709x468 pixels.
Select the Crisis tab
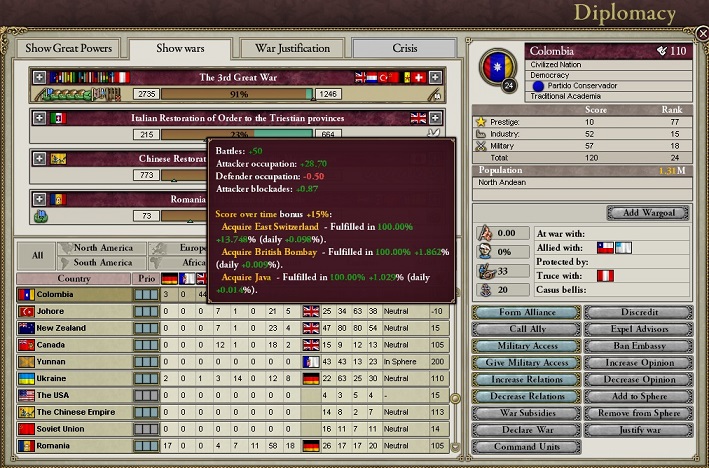coord(405,48)
